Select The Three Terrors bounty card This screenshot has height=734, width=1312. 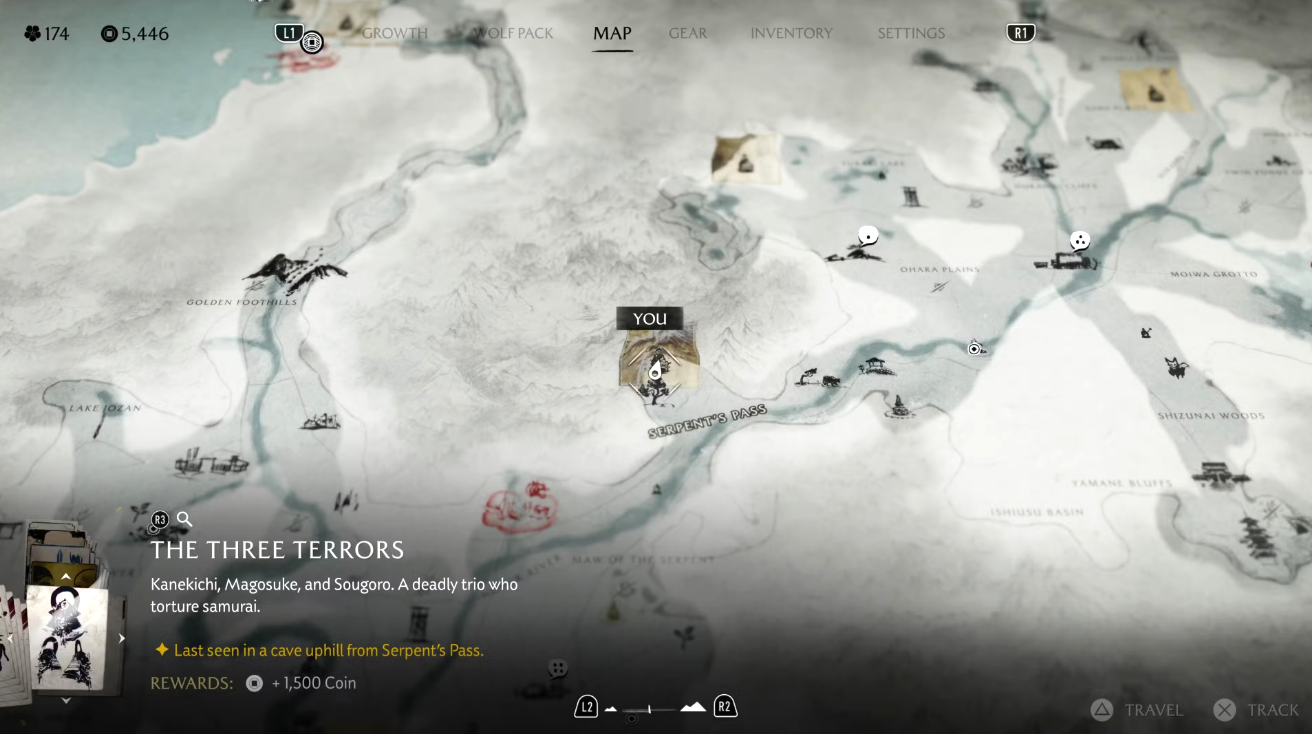coord(65,635)
